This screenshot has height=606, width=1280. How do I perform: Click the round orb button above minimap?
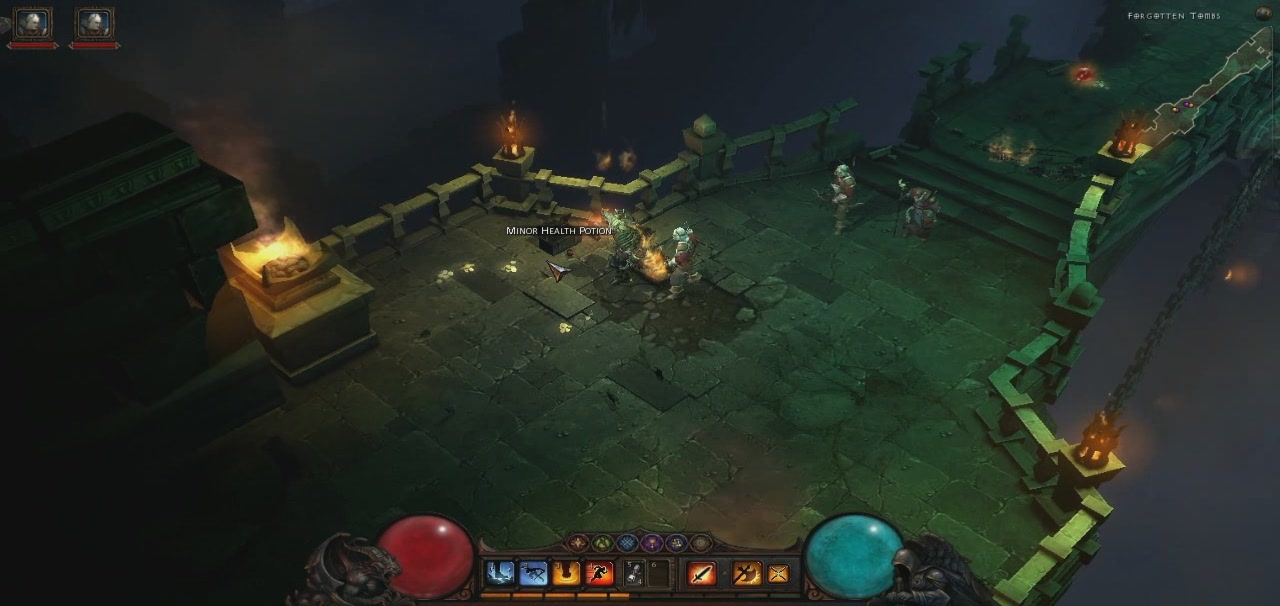(1264, 14)
